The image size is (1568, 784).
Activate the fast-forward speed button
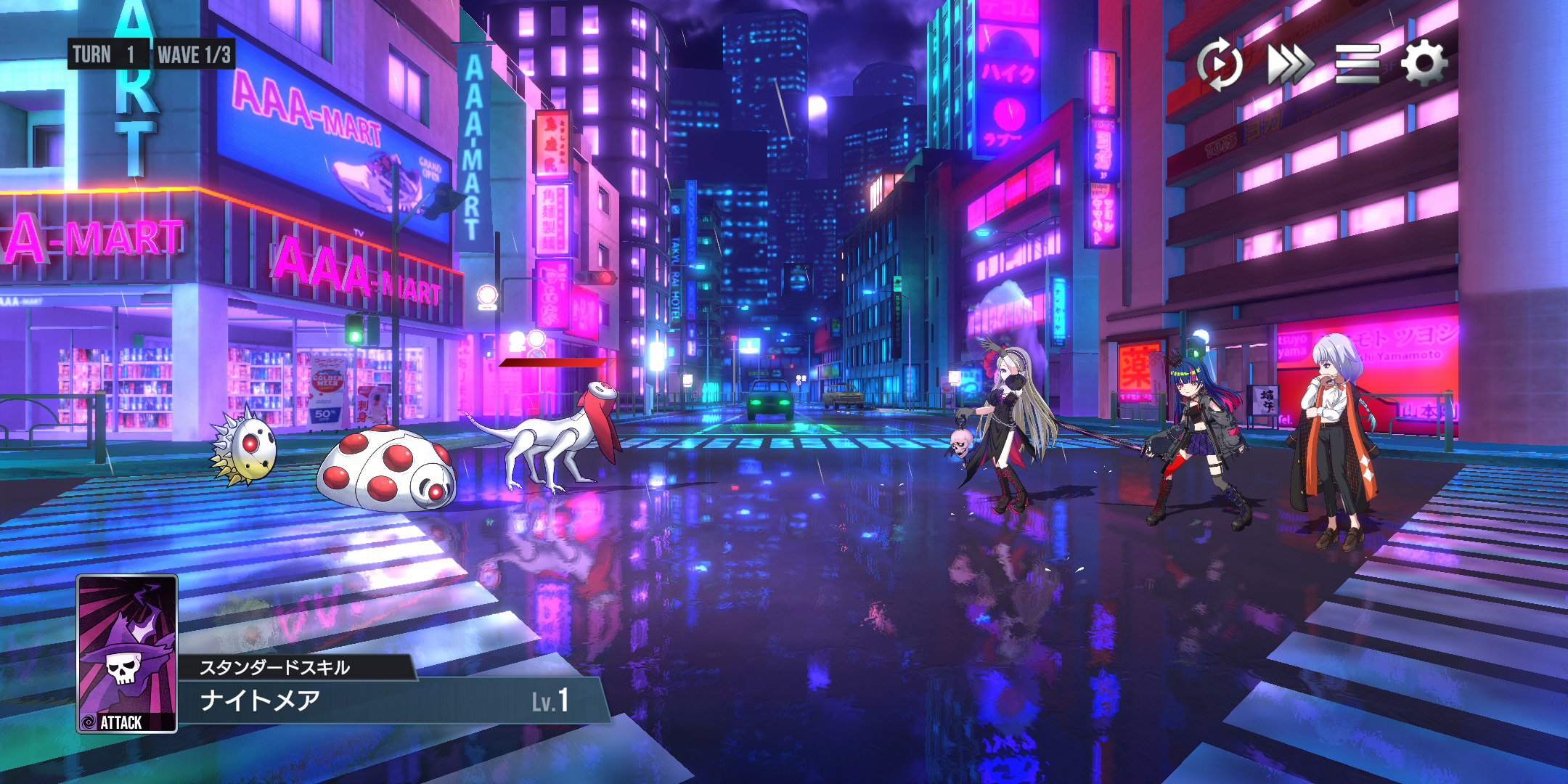click(1289, 64)
